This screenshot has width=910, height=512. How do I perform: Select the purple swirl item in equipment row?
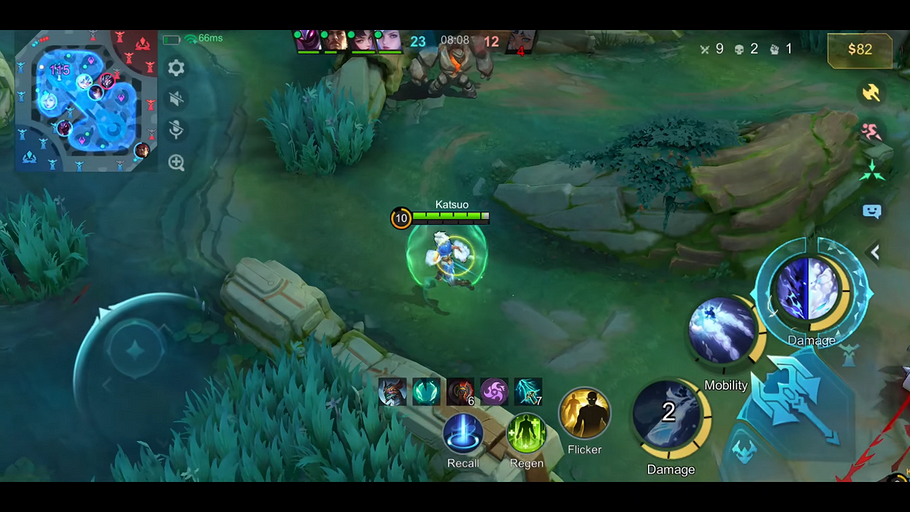494,391
